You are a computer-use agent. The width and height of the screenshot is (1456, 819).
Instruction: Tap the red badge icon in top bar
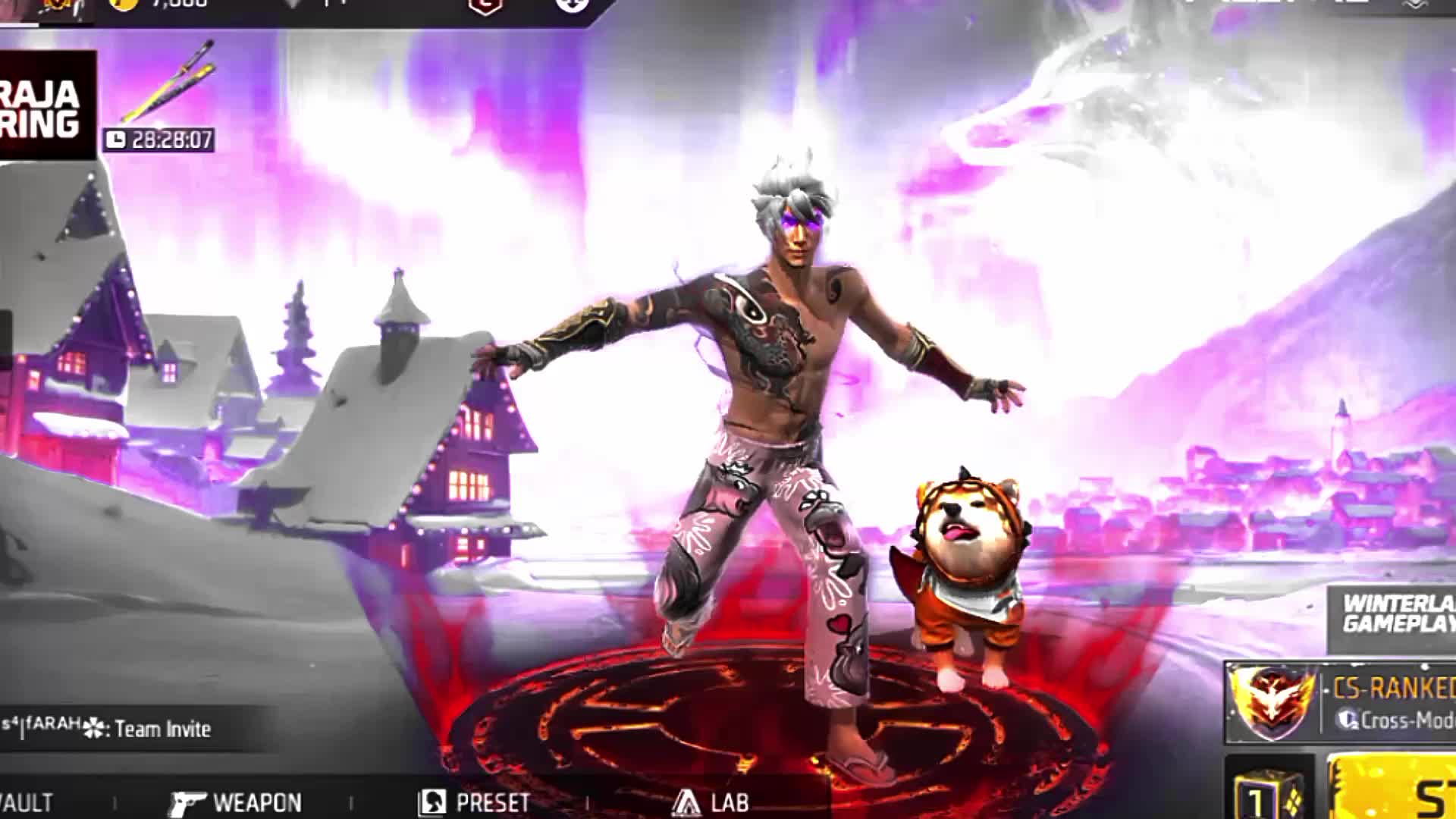[x=485, y=6]
